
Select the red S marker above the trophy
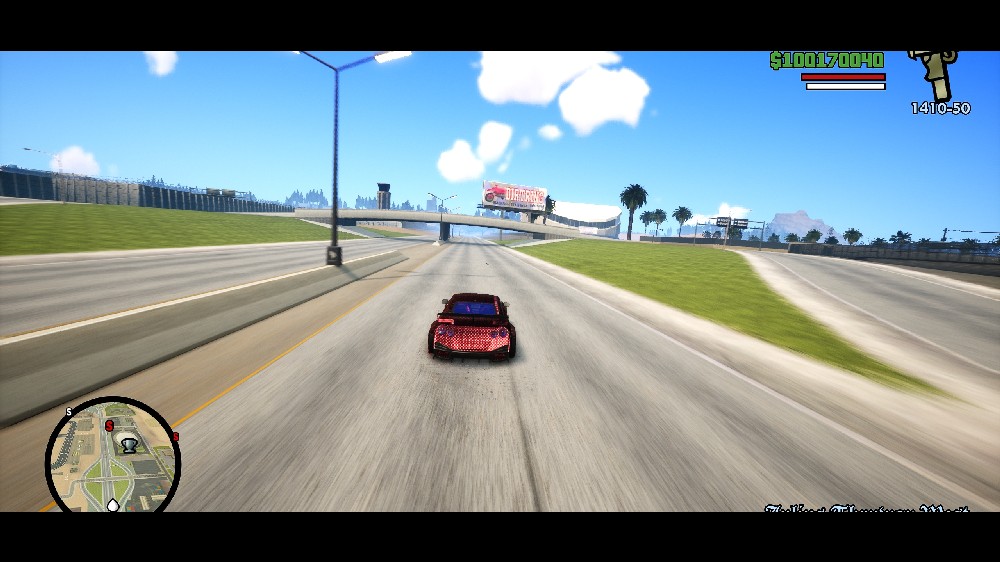[109, 425]
